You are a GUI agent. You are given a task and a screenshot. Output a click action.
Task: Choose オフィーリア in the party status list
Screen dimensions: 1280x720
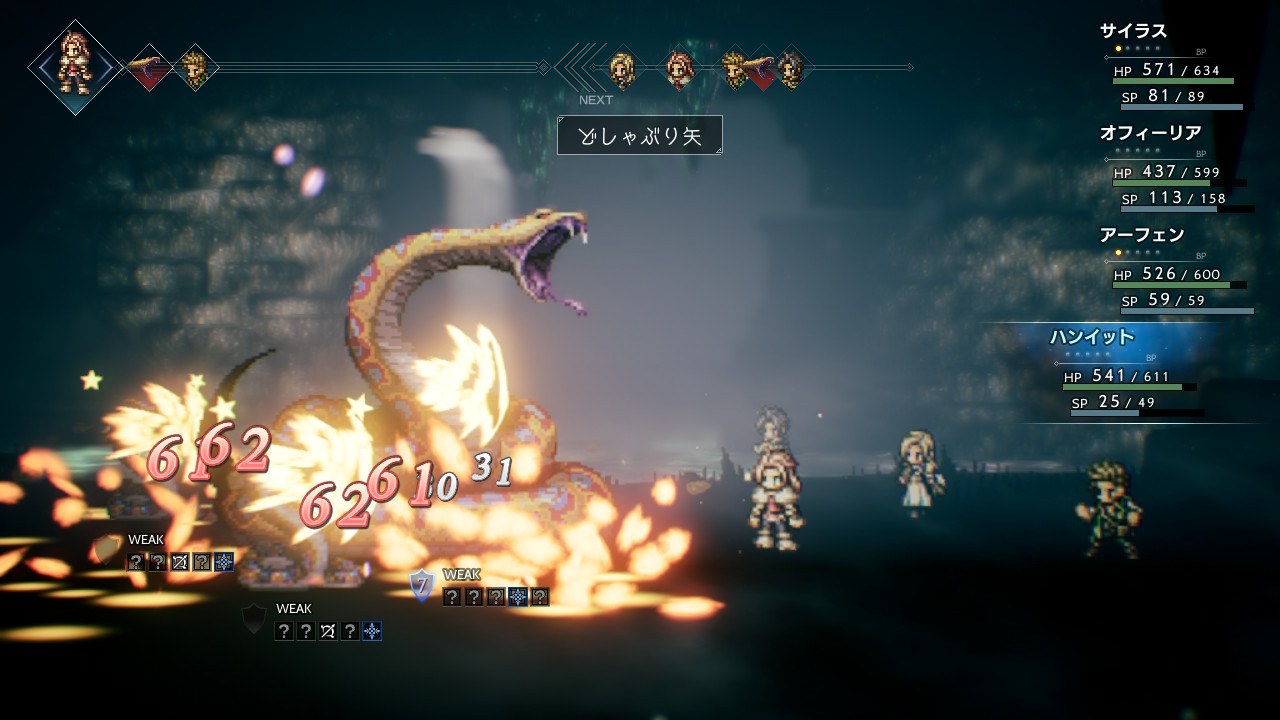point(1150,133)
